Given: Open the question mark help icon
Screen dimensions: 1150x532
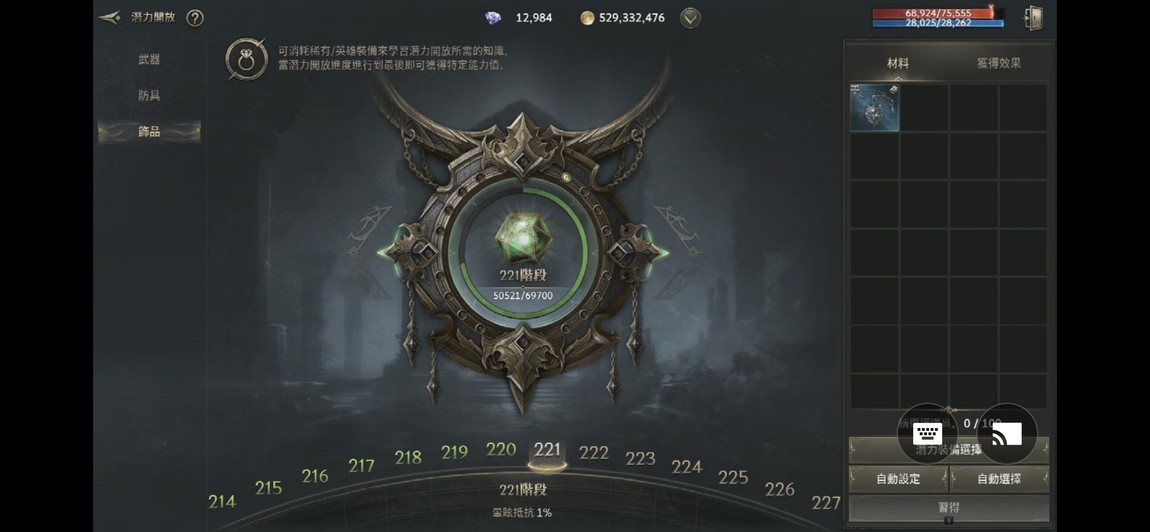Looking at the screenshot, I should (195, 18).
